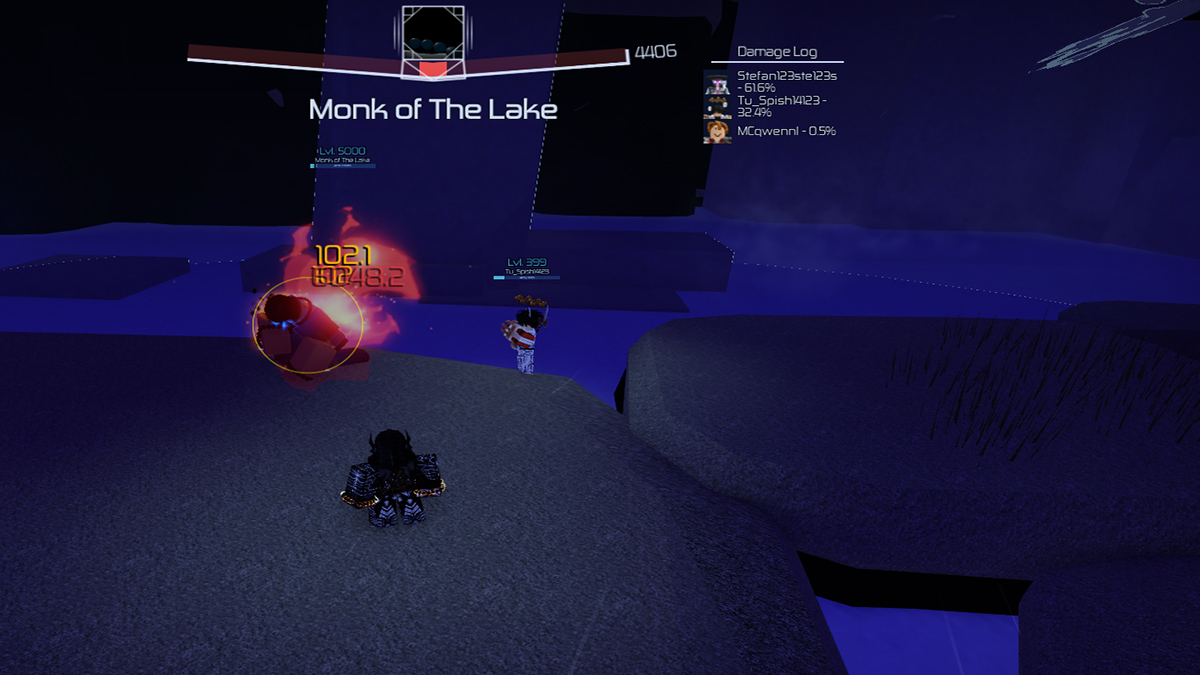Select Tu_Spish14123 entry in Damage Log
This screenshot has height=675, width=1200.
tap(772, 106)
